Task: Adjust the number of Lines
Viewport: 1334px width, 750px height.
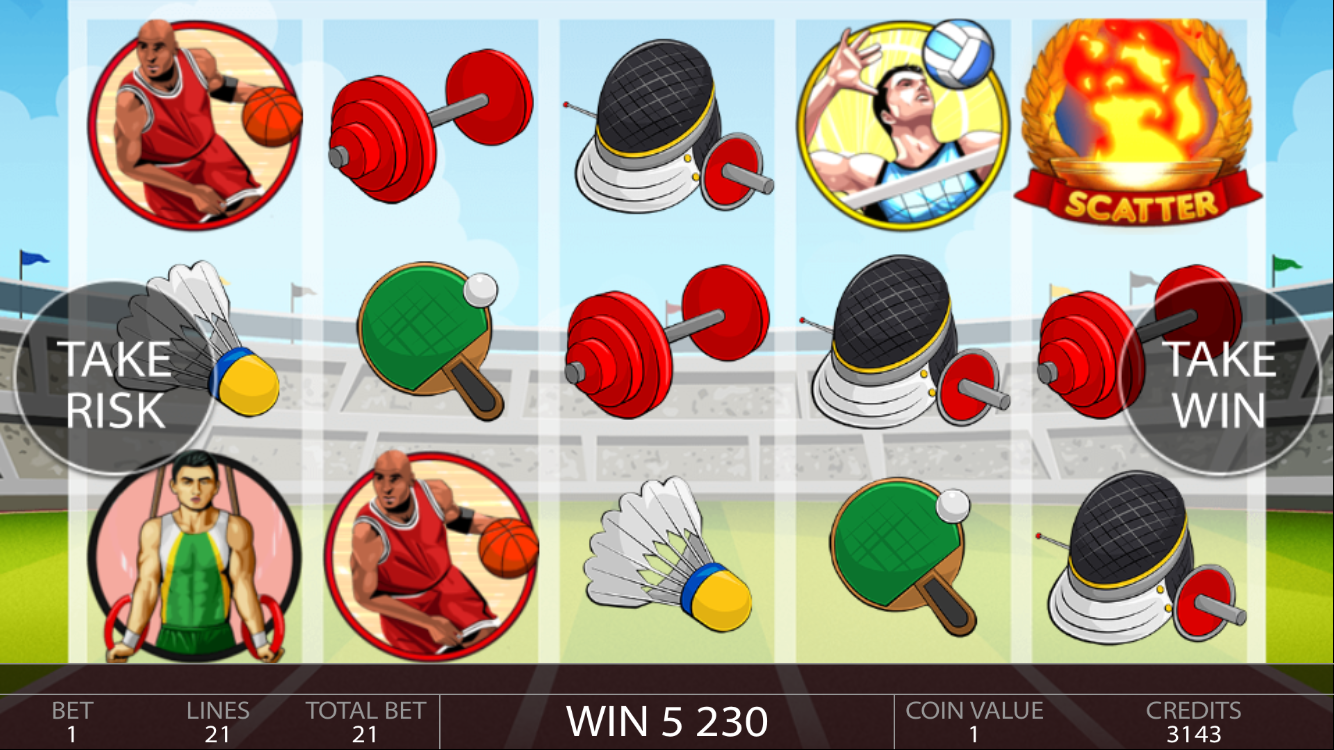Action: 217,722
